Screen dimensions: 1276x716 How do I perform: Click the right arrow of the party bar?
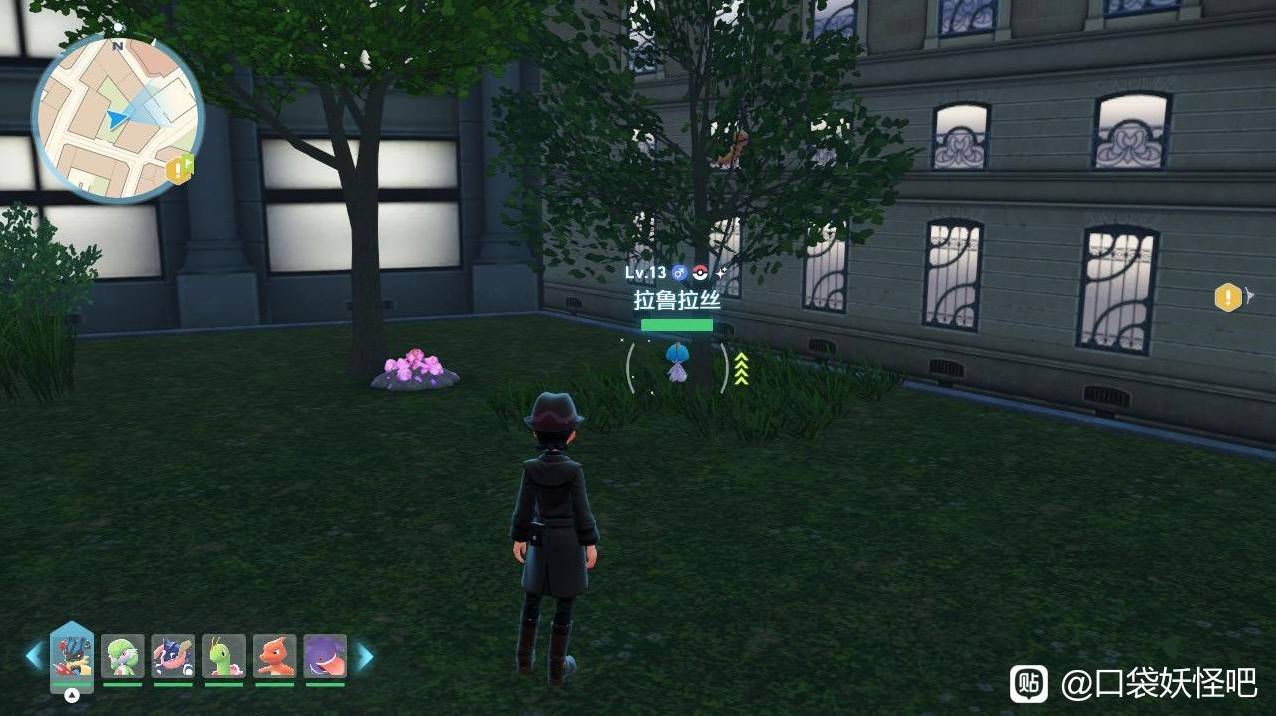coord(365,656)
